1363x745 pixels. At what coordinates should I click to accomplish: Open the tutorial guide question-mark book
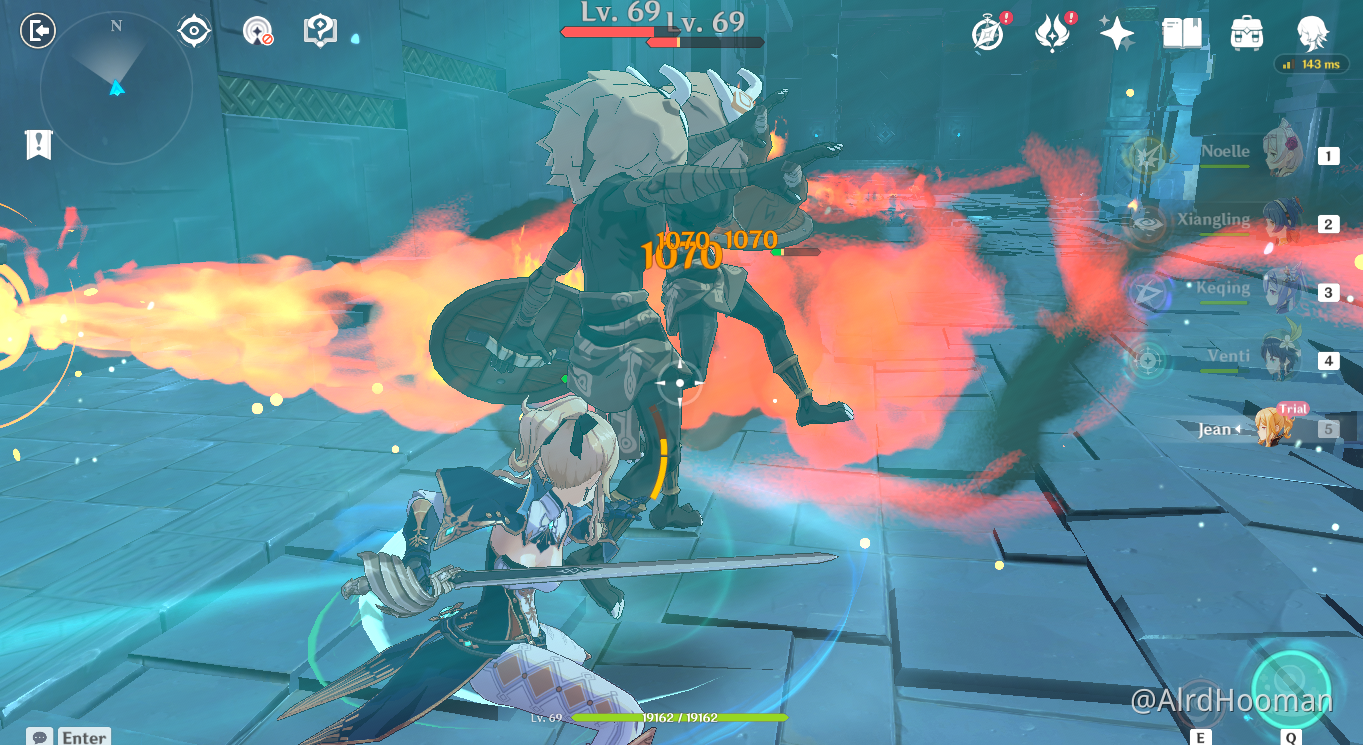pos(318,31)
